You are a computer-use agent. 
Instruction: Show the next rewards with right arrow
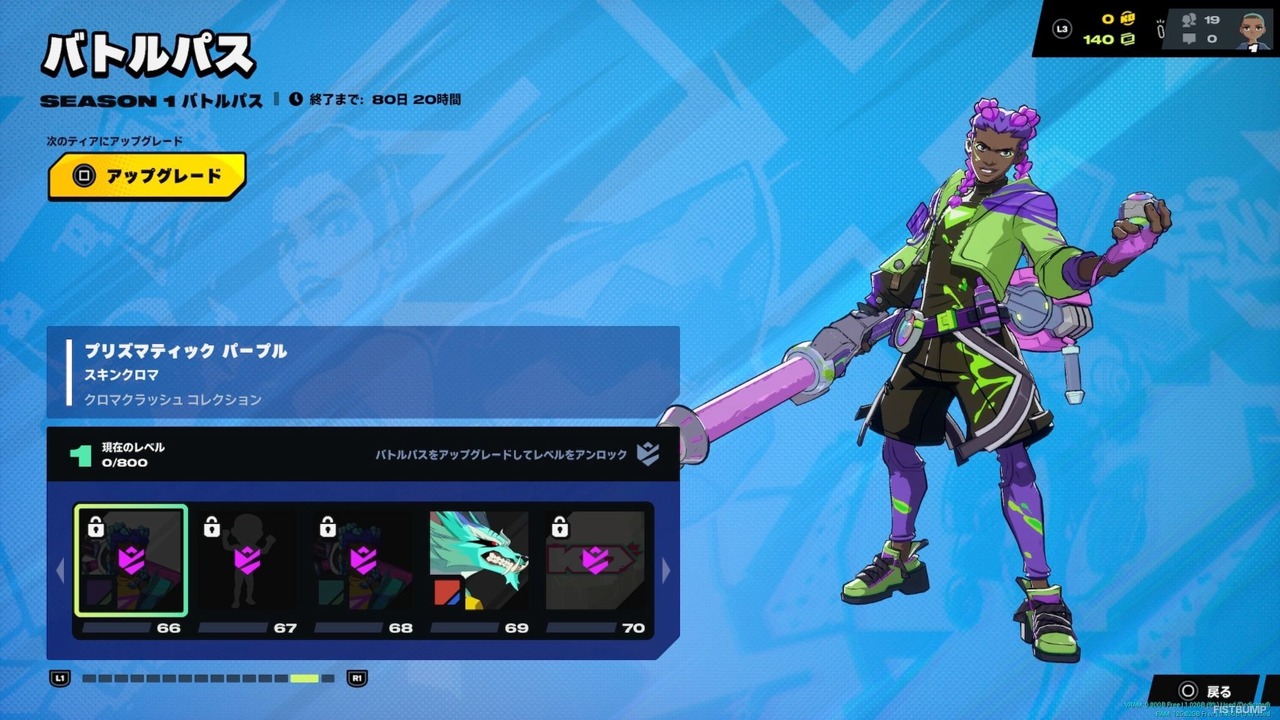(667, 571)
